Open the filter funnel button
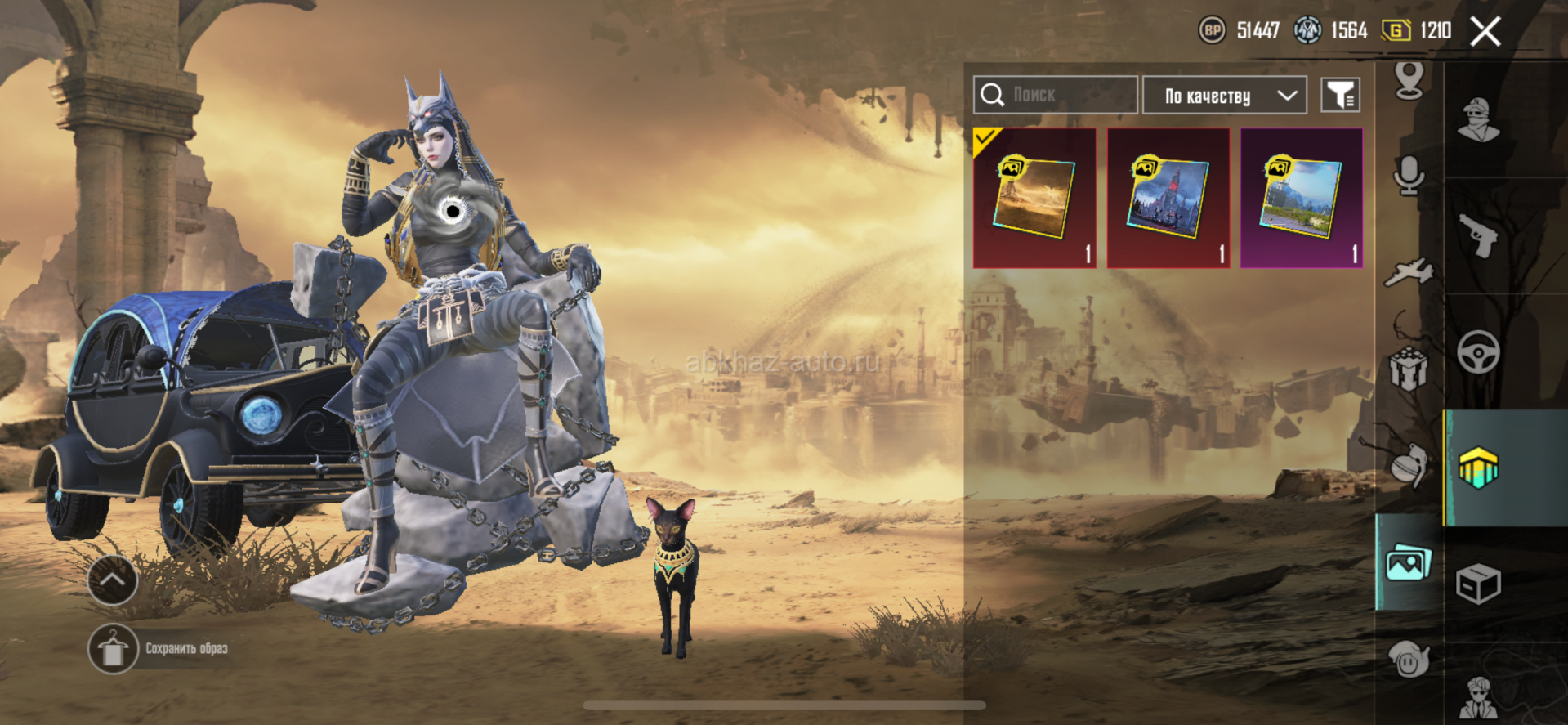This screenshot has width=1568, height=725. 1340,96
